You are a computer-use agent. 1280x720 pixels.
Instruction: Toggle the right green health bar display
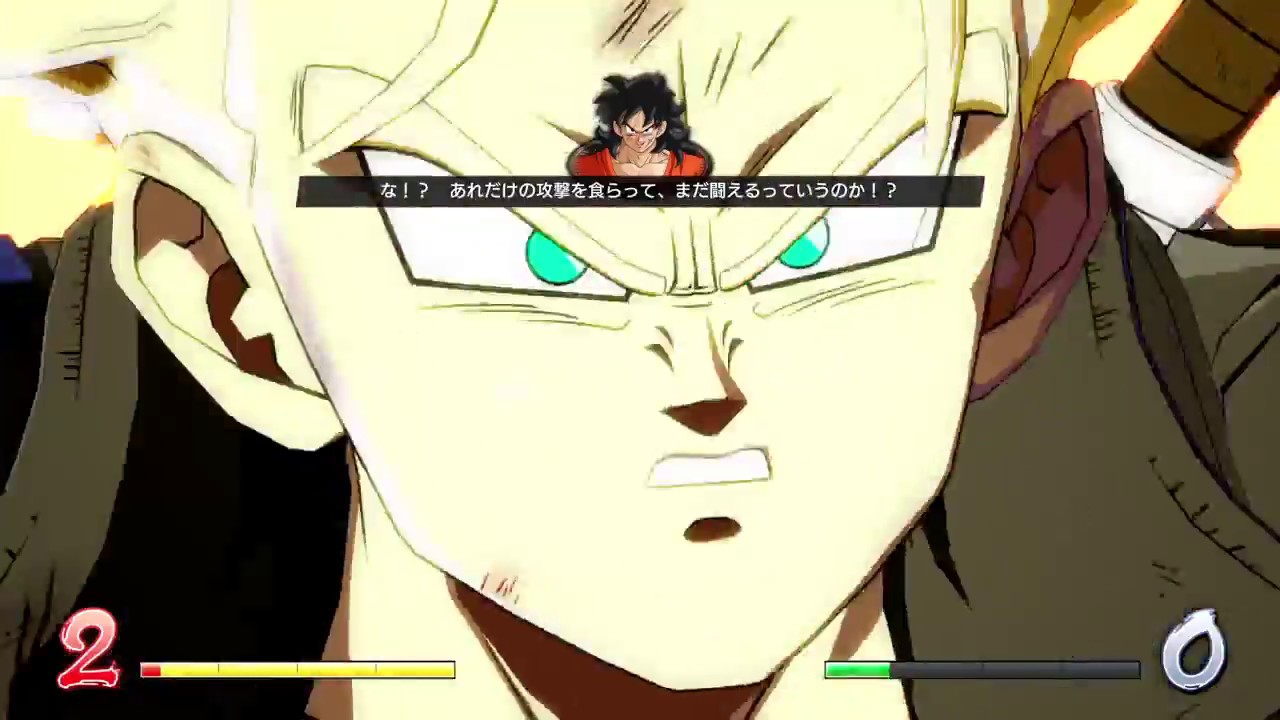tap(980, 670)
